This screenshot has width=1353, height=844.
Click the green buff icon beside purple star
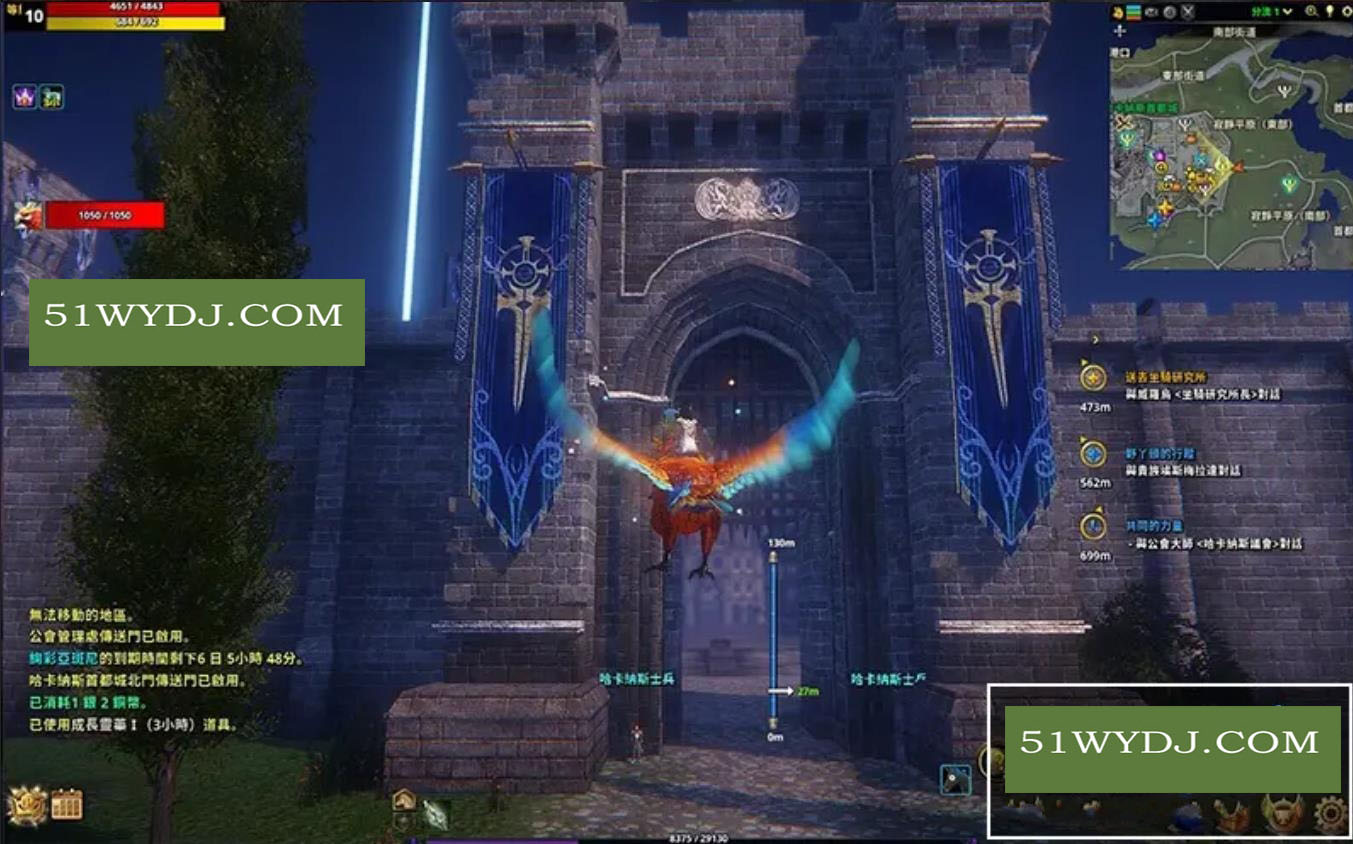click(52, 97)
